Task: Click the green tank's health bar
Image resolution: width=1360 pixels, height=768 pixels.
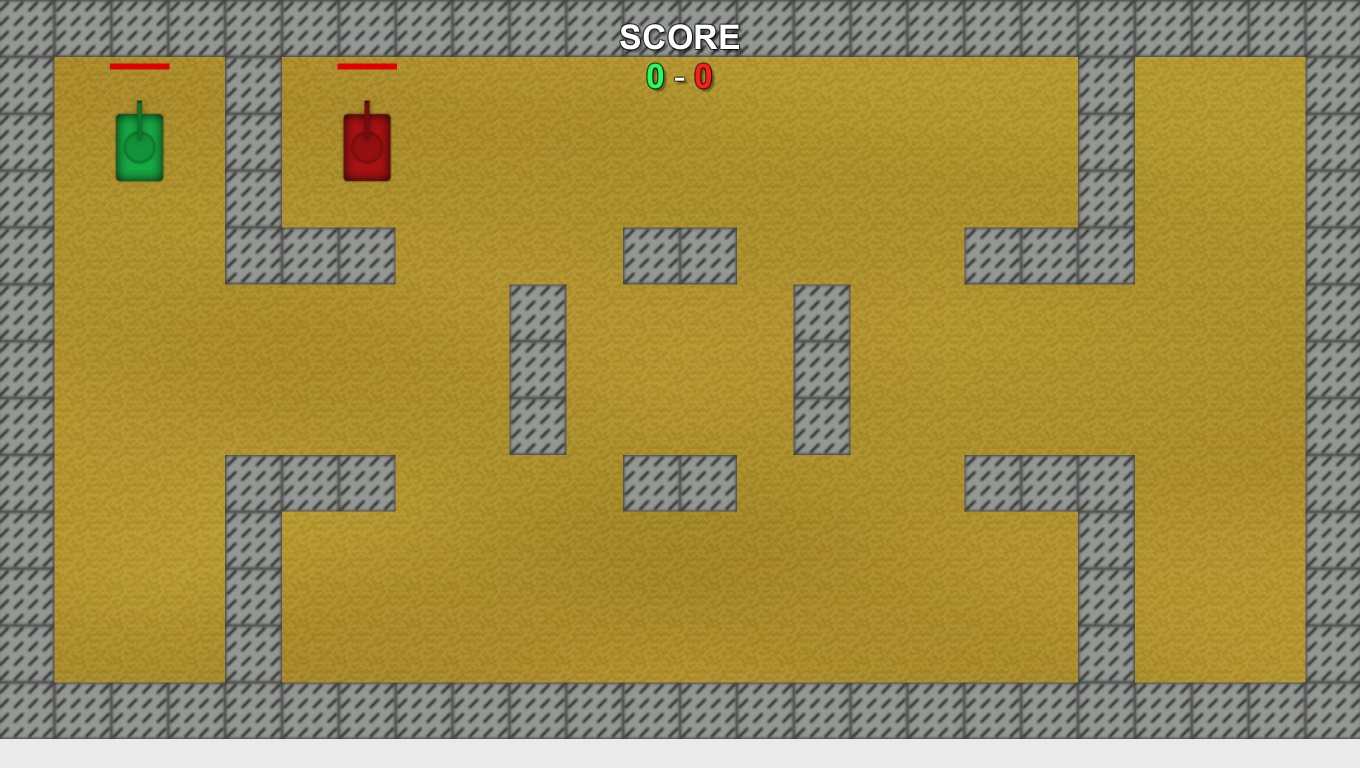Action: (139, 67)
